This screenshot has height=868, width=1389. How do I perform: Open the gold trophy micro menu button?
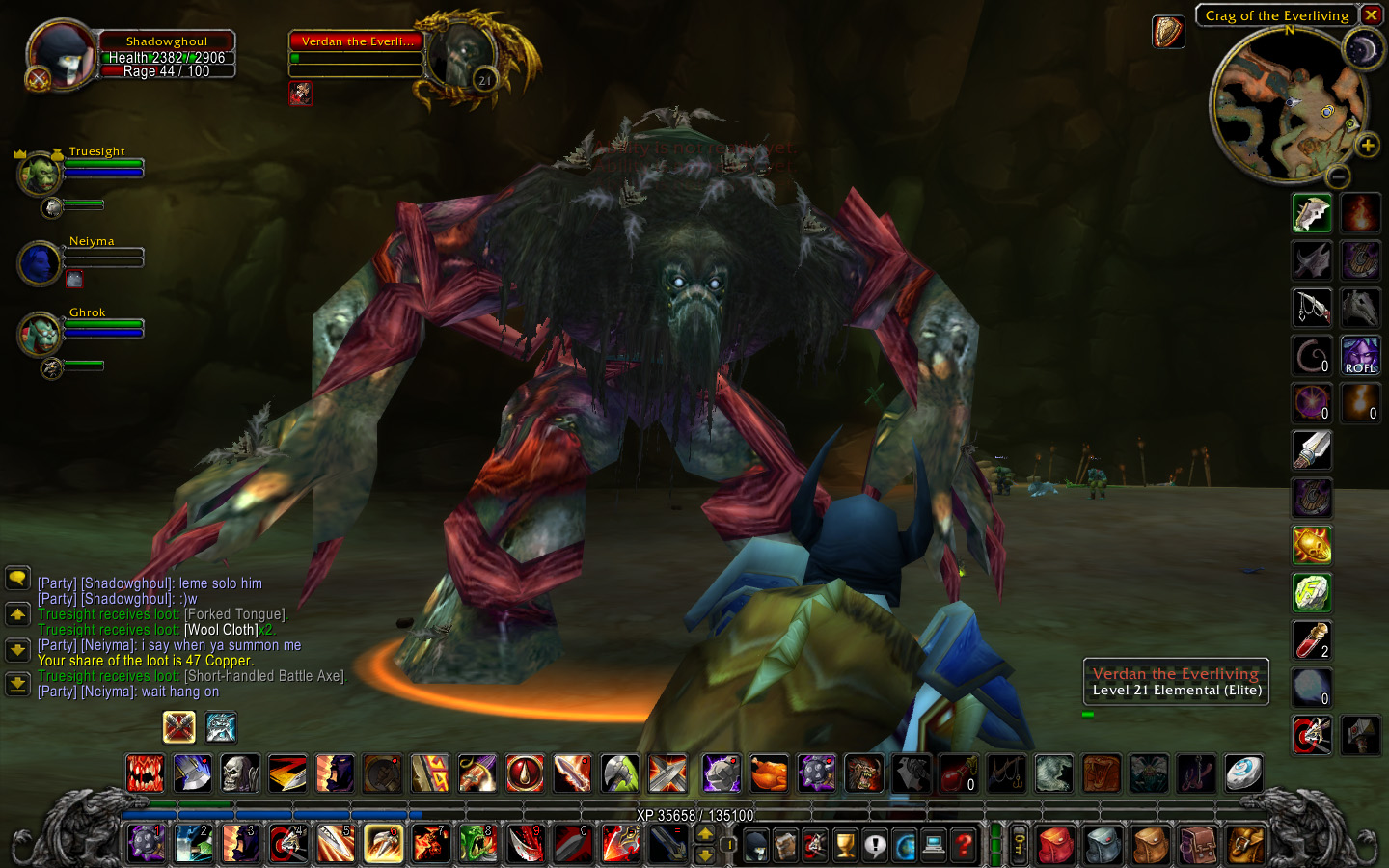point(845,846)
